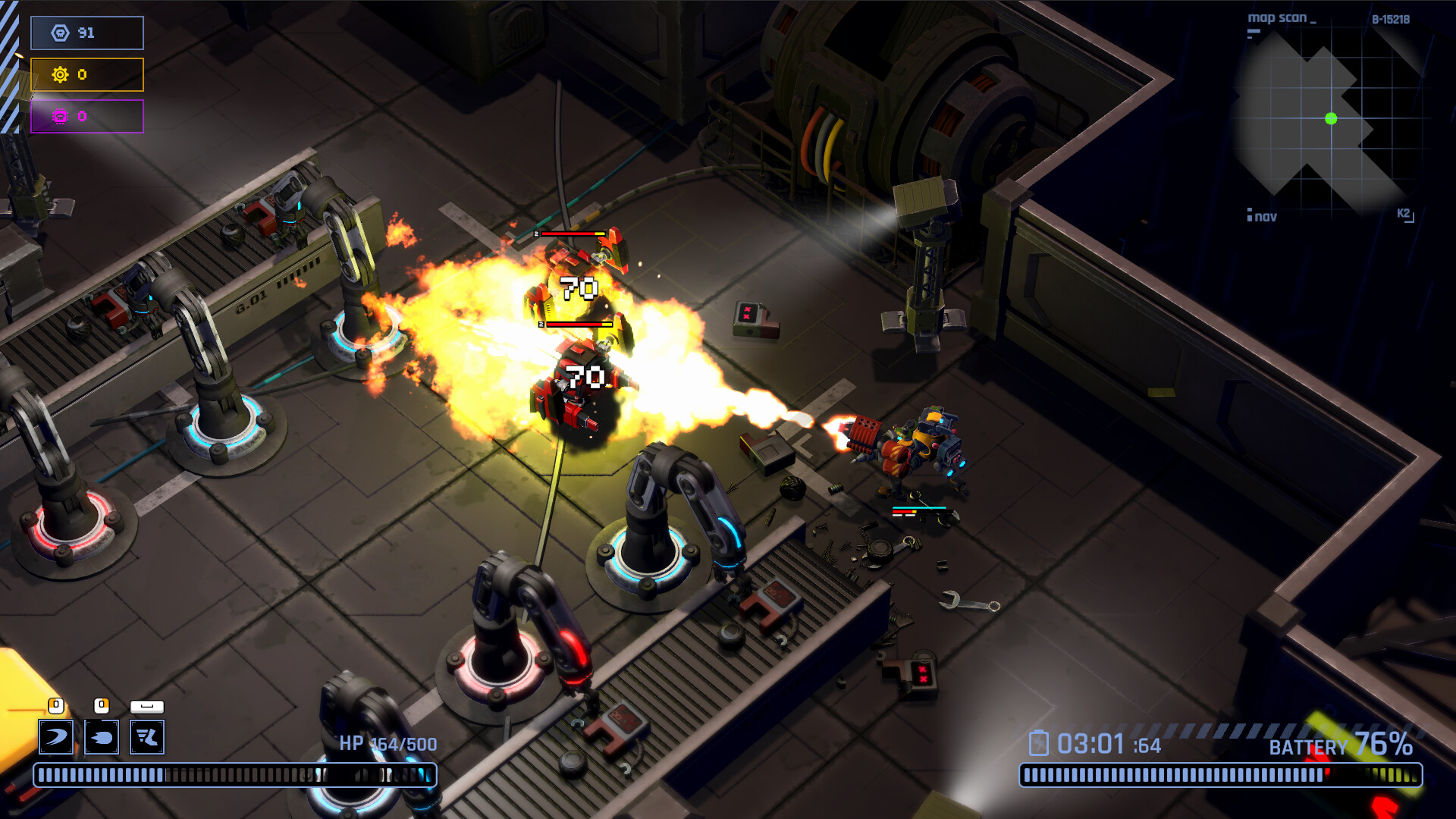The image size is (1456, 819).
Task: Click the battery icon beside the timer
Action: [1039, 742]
